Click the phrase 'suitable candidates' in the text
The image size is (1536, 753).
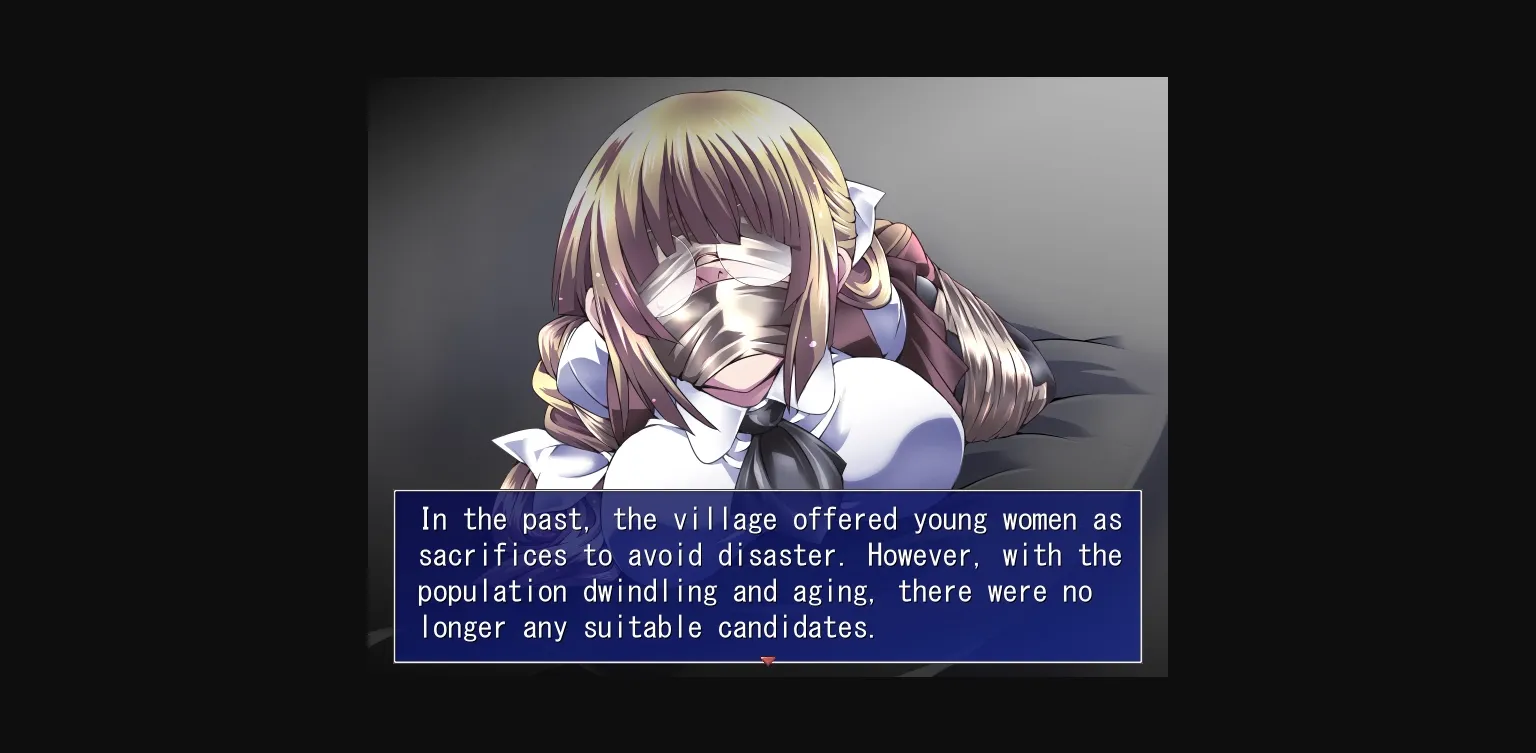[730, 627]
